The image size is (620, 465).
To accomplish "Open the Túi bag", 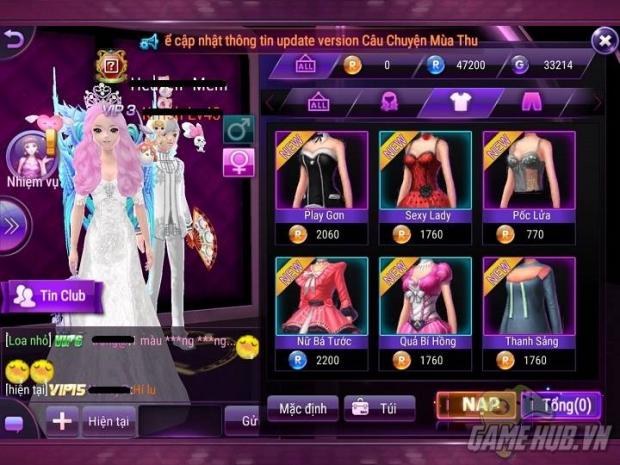I will tap(379, 408).
